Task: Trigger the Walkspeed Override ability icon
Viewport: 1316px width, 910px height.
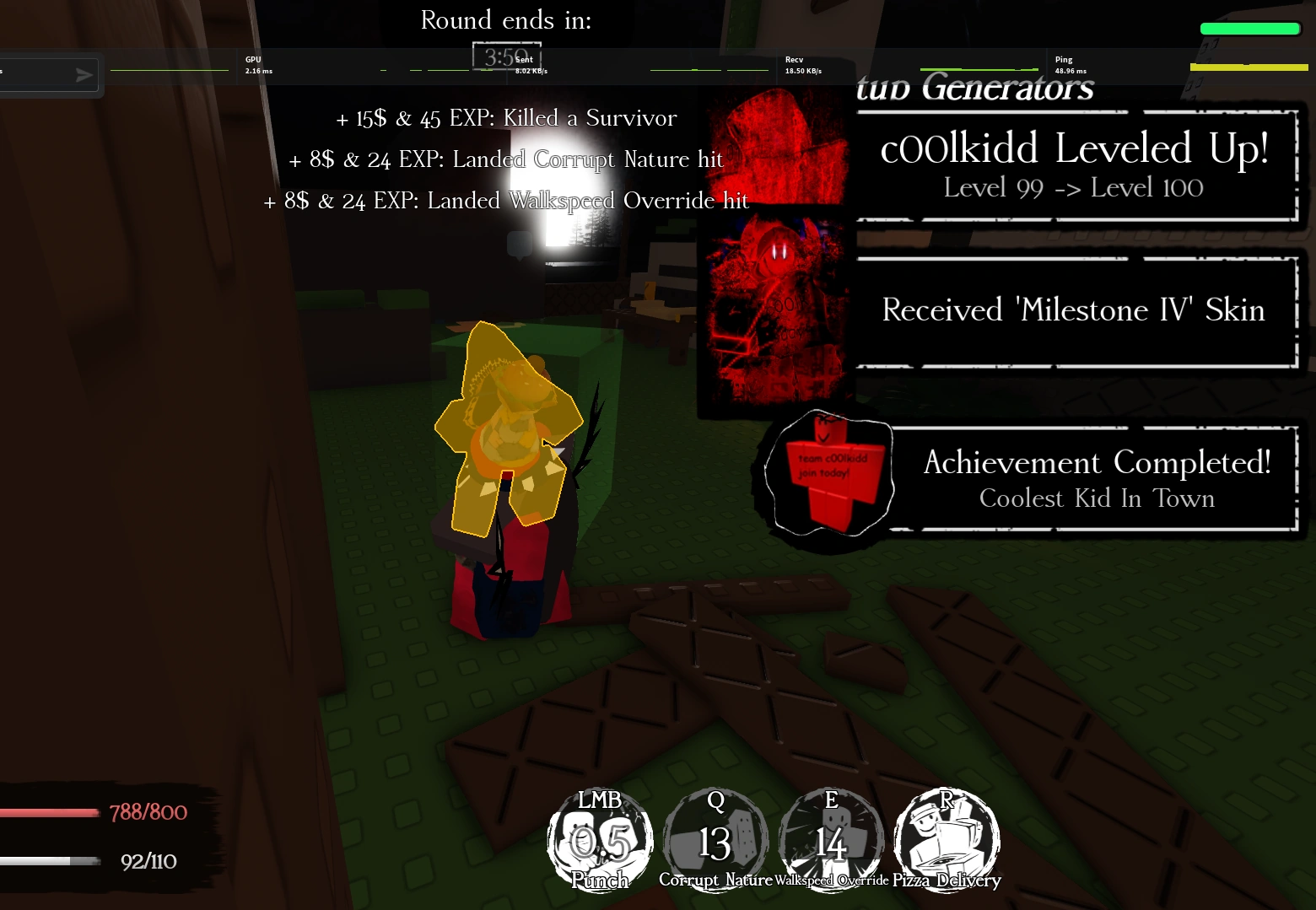Action: (x=832, y=839)
